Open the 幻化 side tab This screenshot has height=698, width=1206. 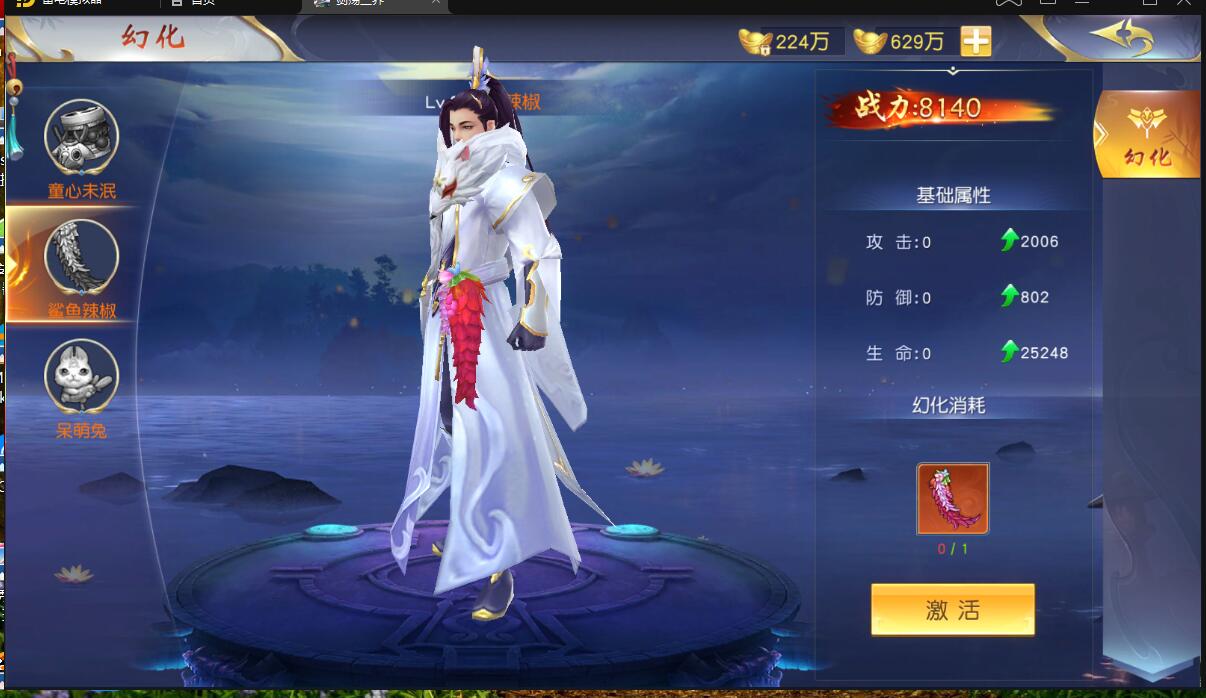point(1147,135)
